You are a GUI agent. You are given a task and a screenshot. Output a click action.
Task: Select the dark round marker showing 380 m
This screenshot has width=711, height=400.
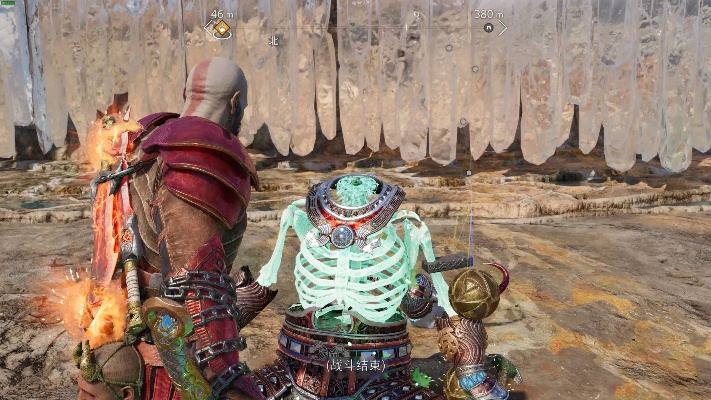coord(488,28)
